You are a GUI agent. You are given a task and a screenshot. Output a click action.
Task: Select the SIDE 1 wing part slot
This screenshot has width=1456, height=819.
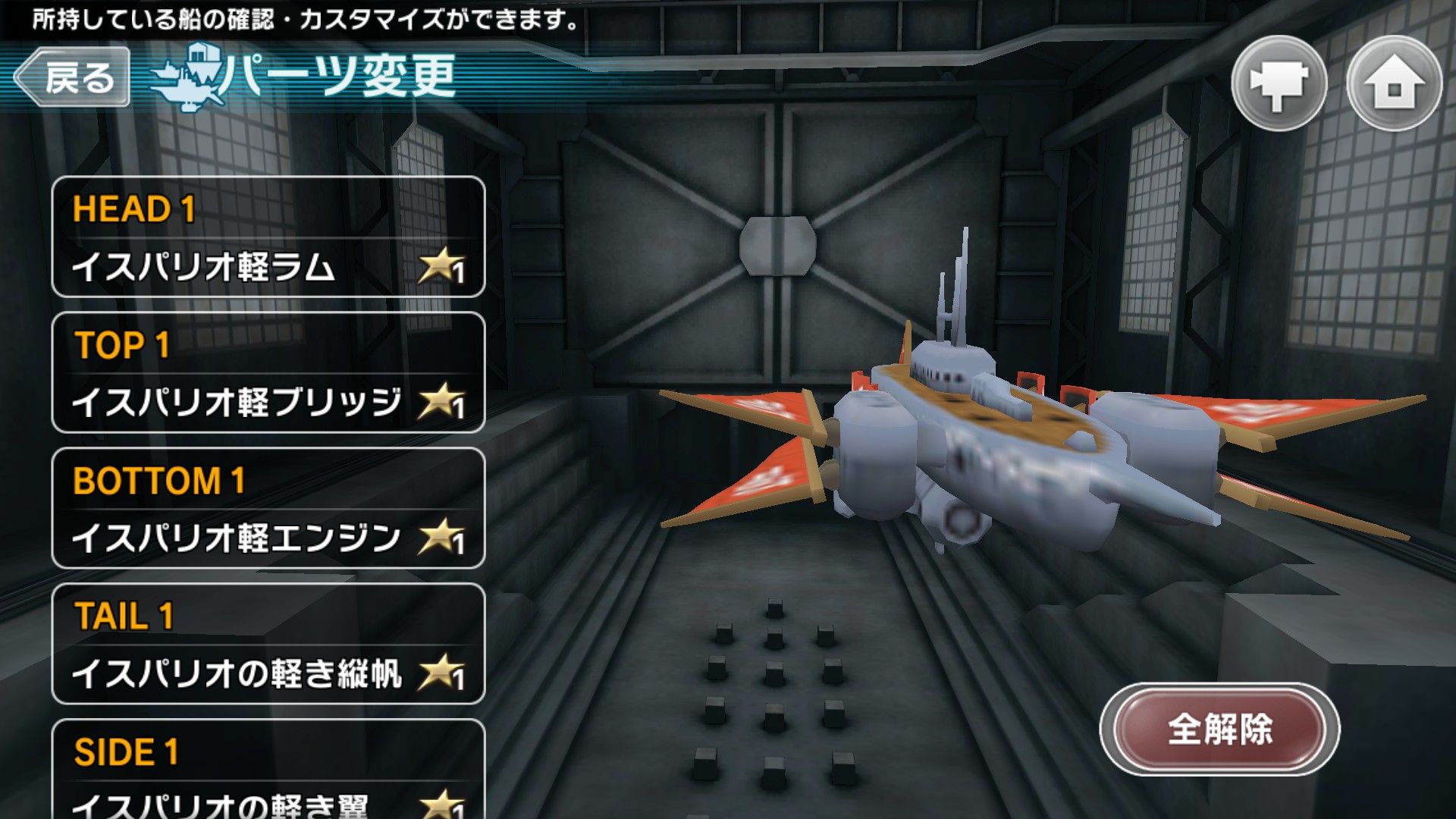(x=268, y=770)
